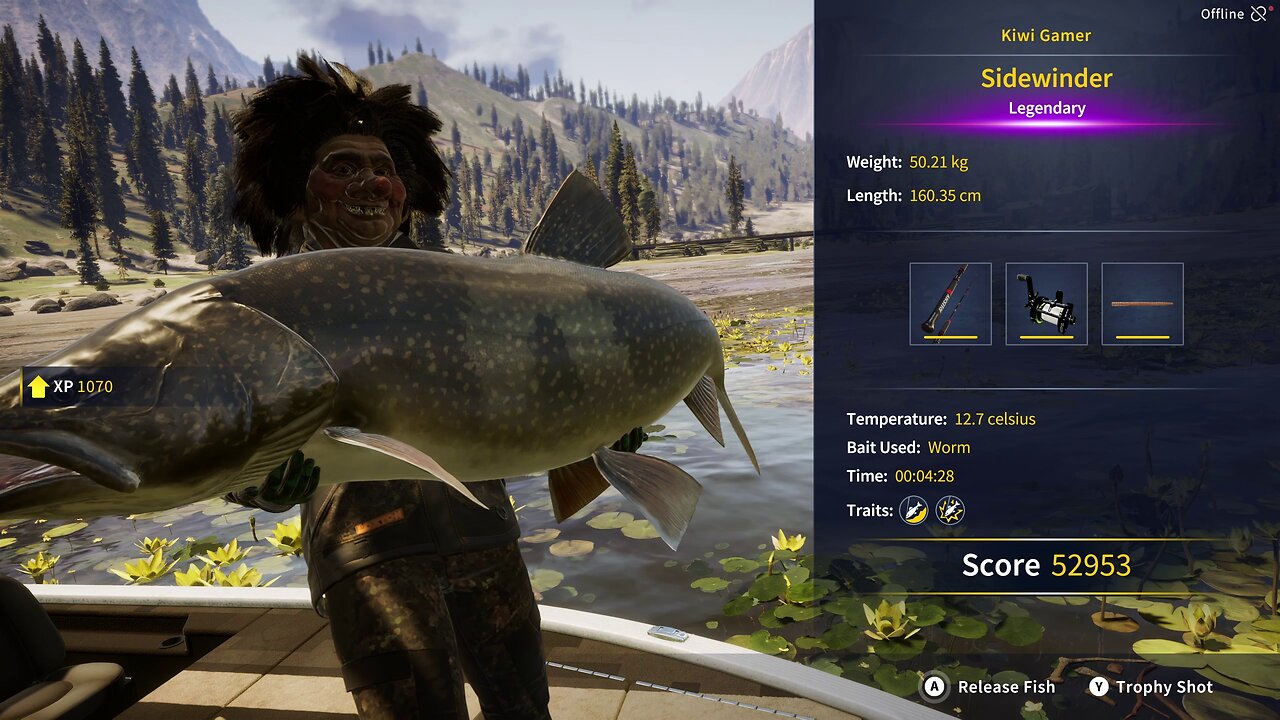
Task: Inspect the second fish trait icon
Action: pos(949,511)
